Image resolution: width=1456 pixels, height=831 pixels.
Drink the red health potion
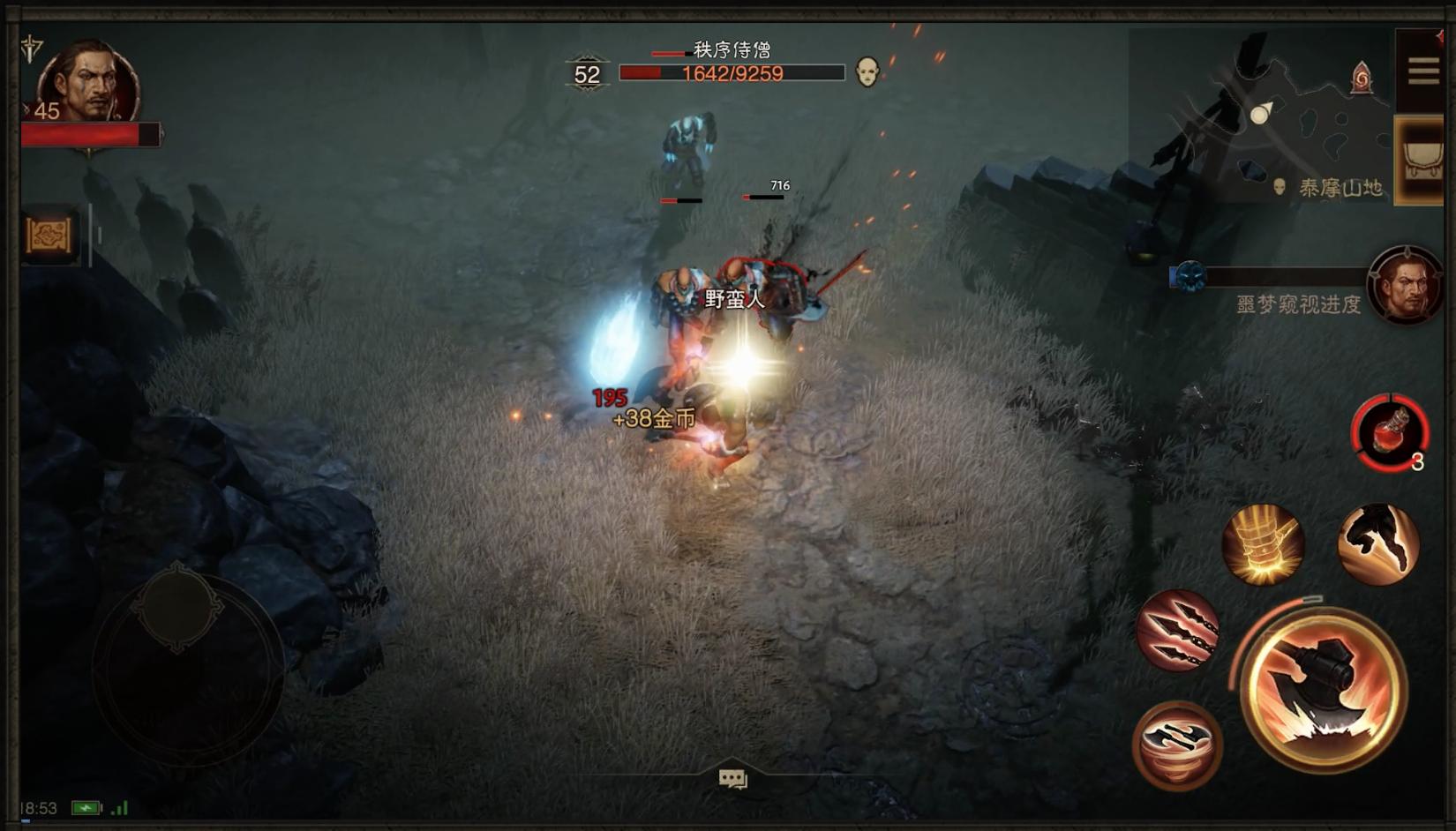click(x=1390, y=433)
